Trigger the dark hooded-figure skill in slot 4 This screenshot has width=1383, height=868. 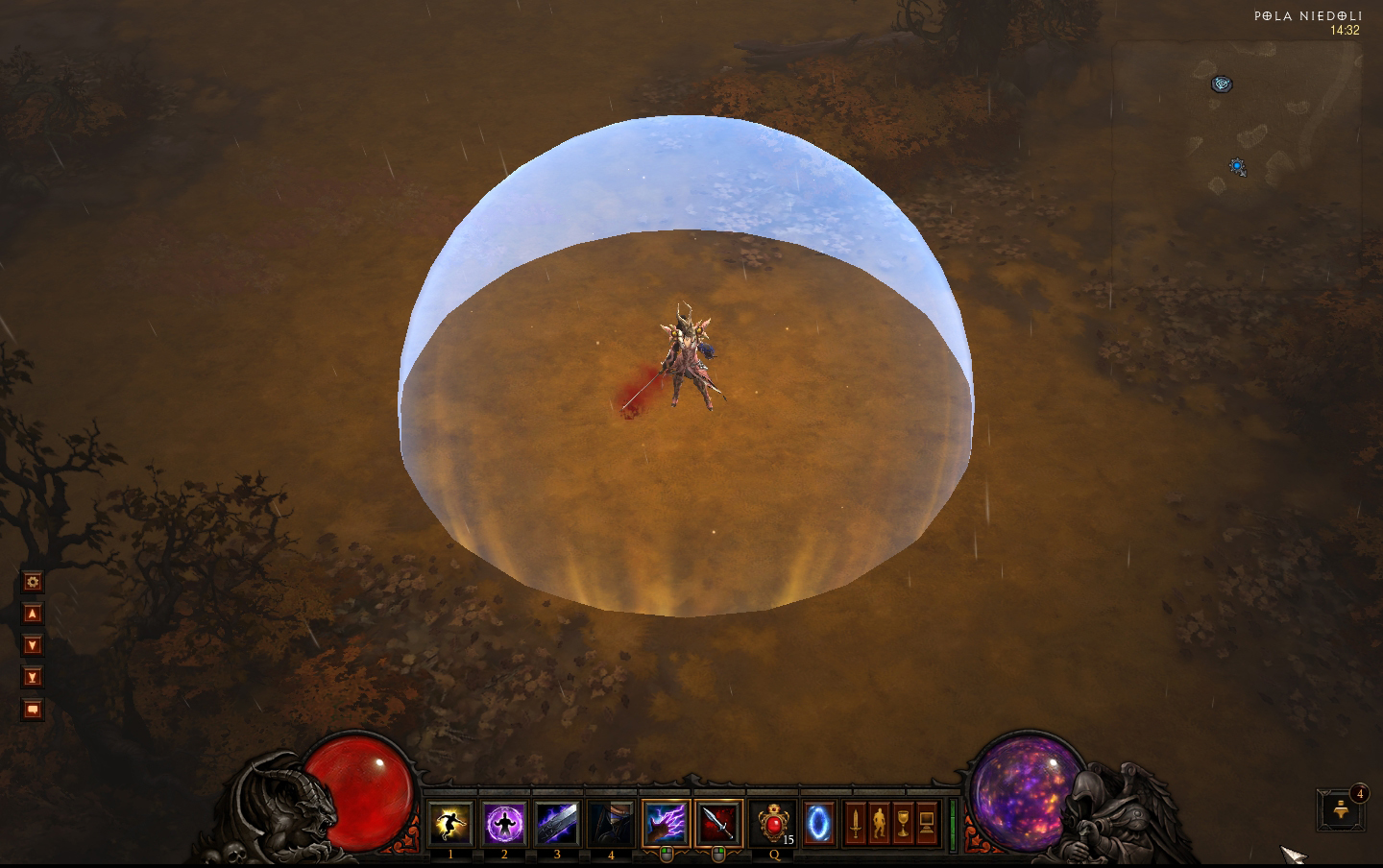tap(611, 823)
